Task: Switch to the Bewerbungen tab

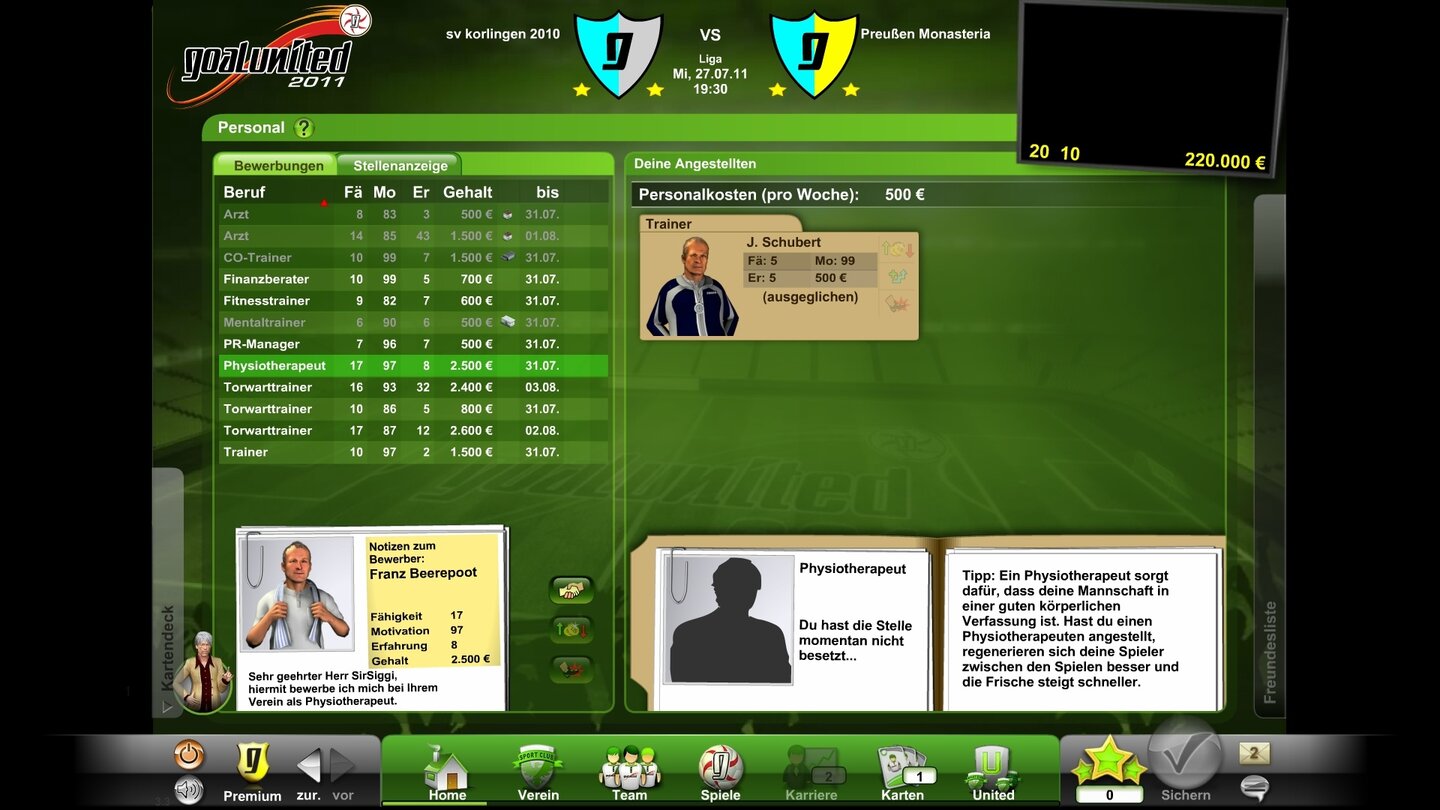Action: (x=276, y=164)
